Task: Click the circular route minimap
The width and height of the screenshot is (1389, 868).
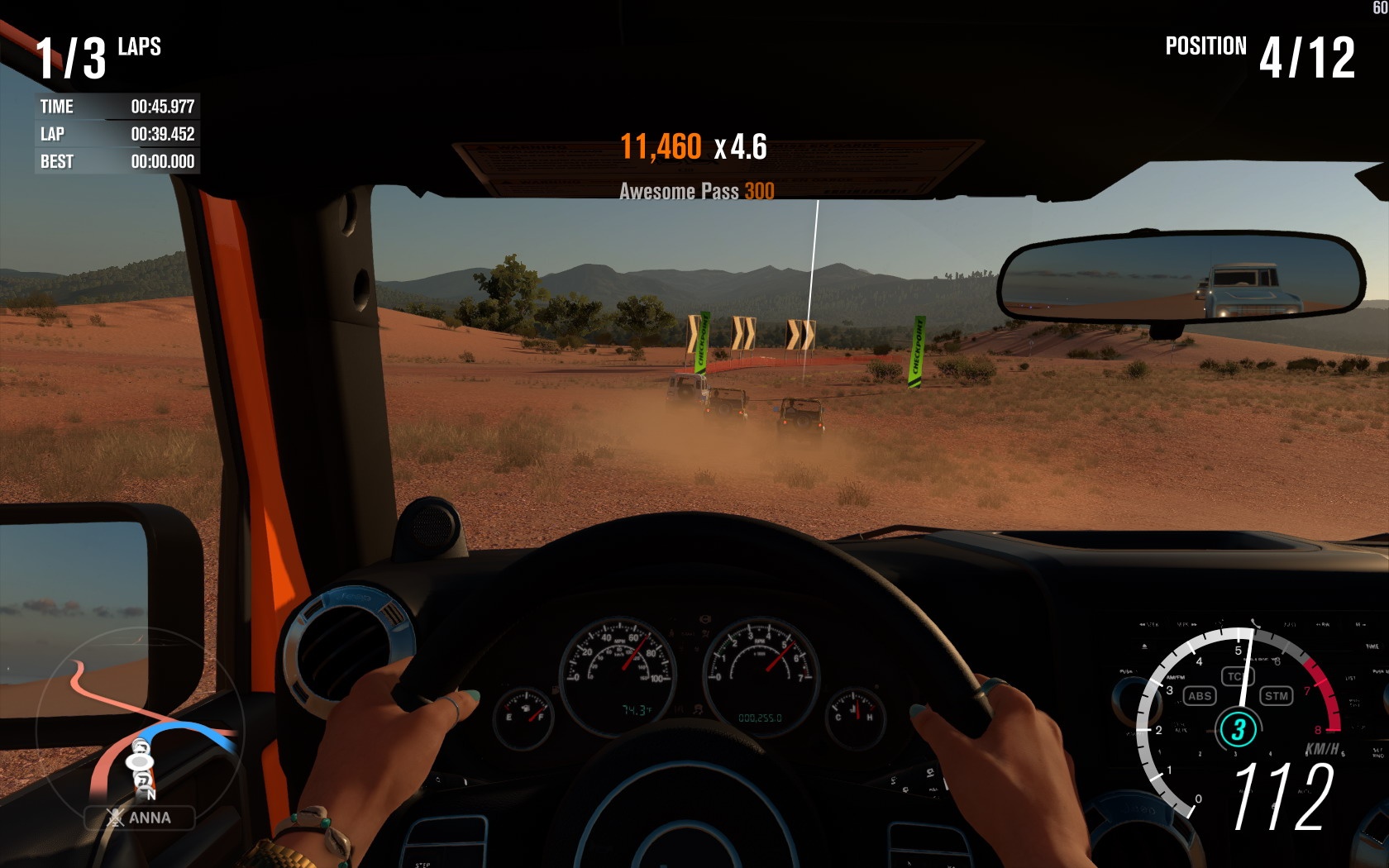Action: [139, 727]
